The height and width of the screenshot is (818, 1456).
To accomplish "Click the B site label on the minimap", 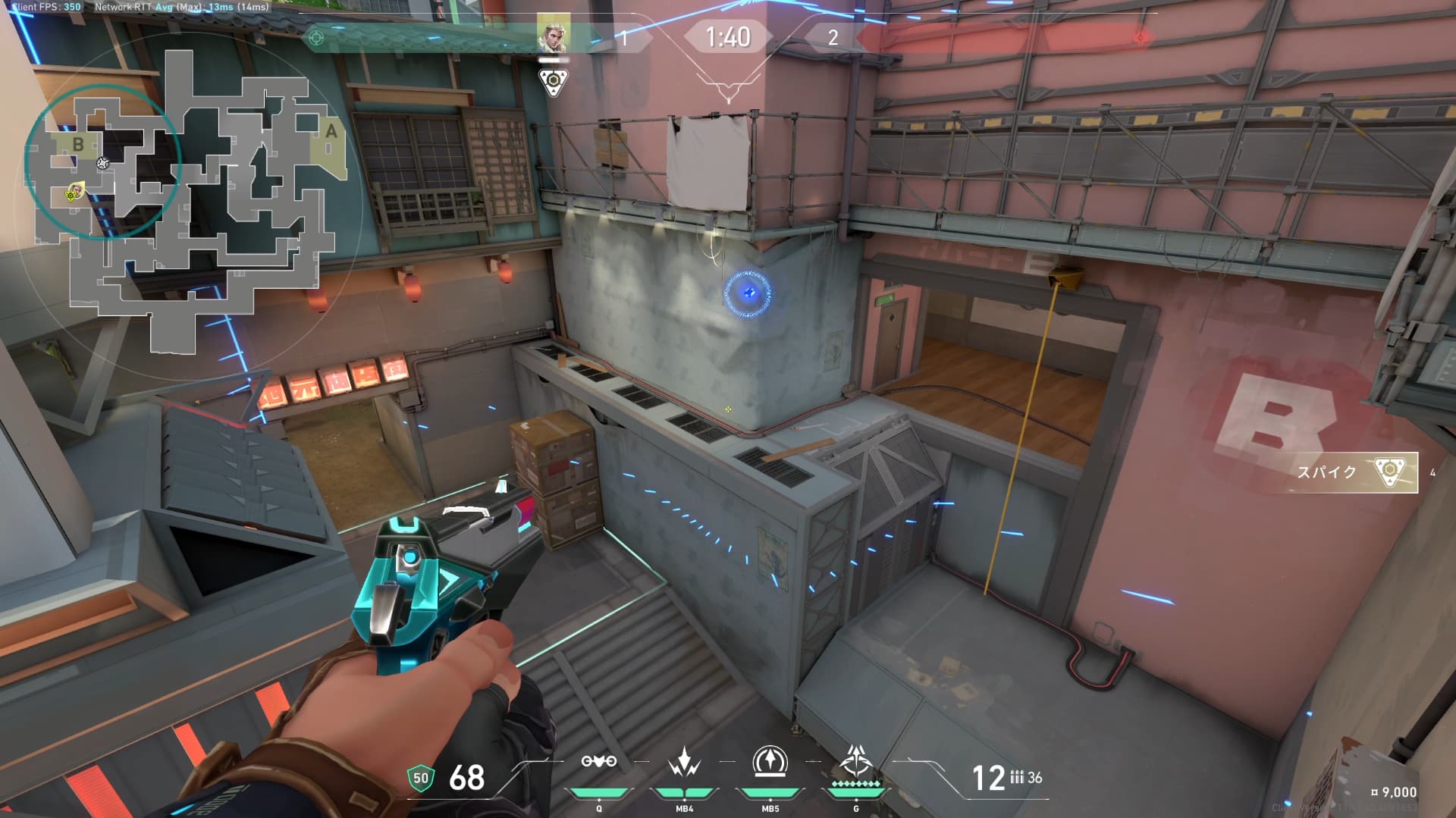I will (78, 144).
